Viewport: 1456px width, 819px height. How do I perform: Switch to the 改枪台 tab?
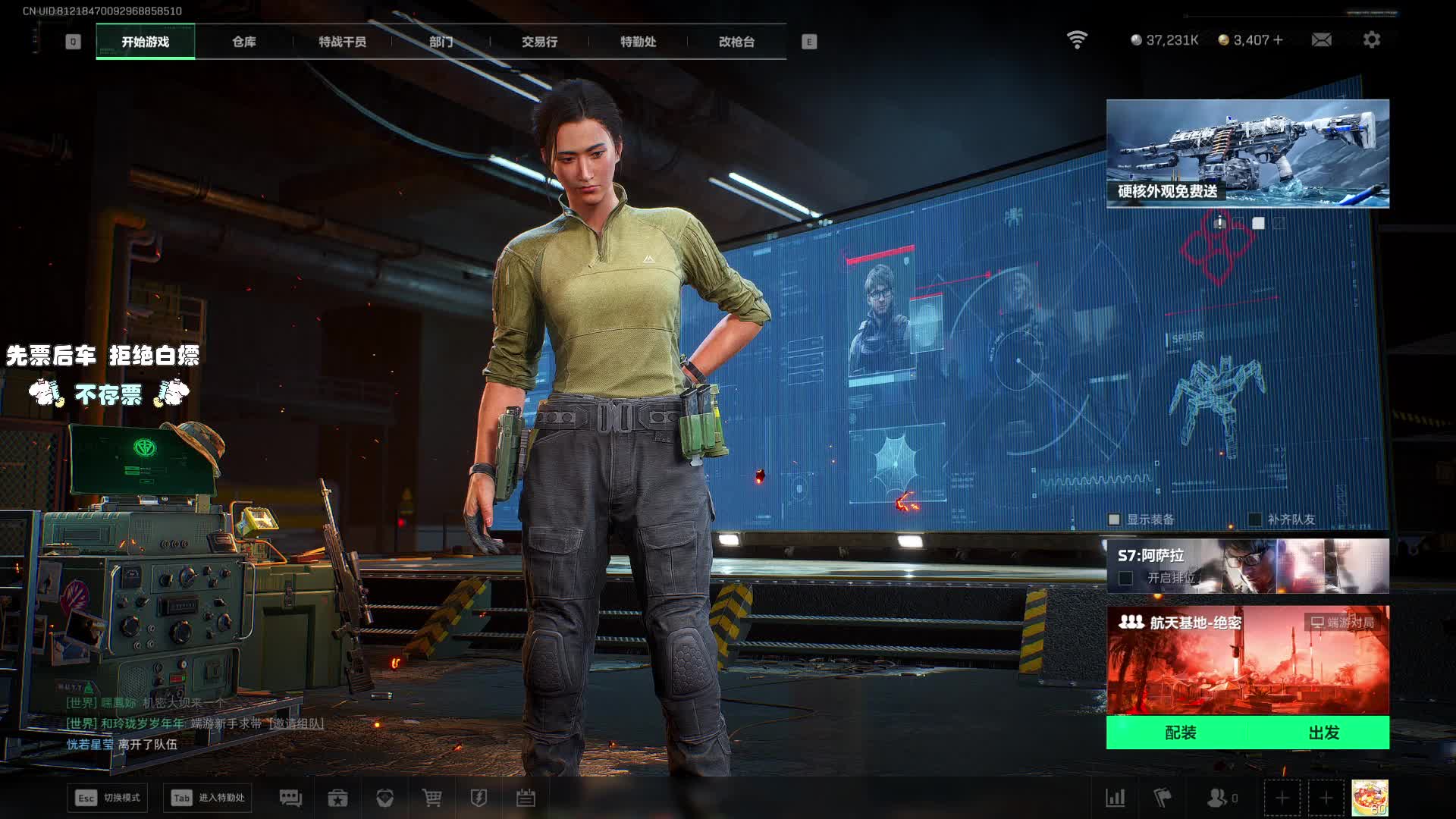[x=736, y=42]
